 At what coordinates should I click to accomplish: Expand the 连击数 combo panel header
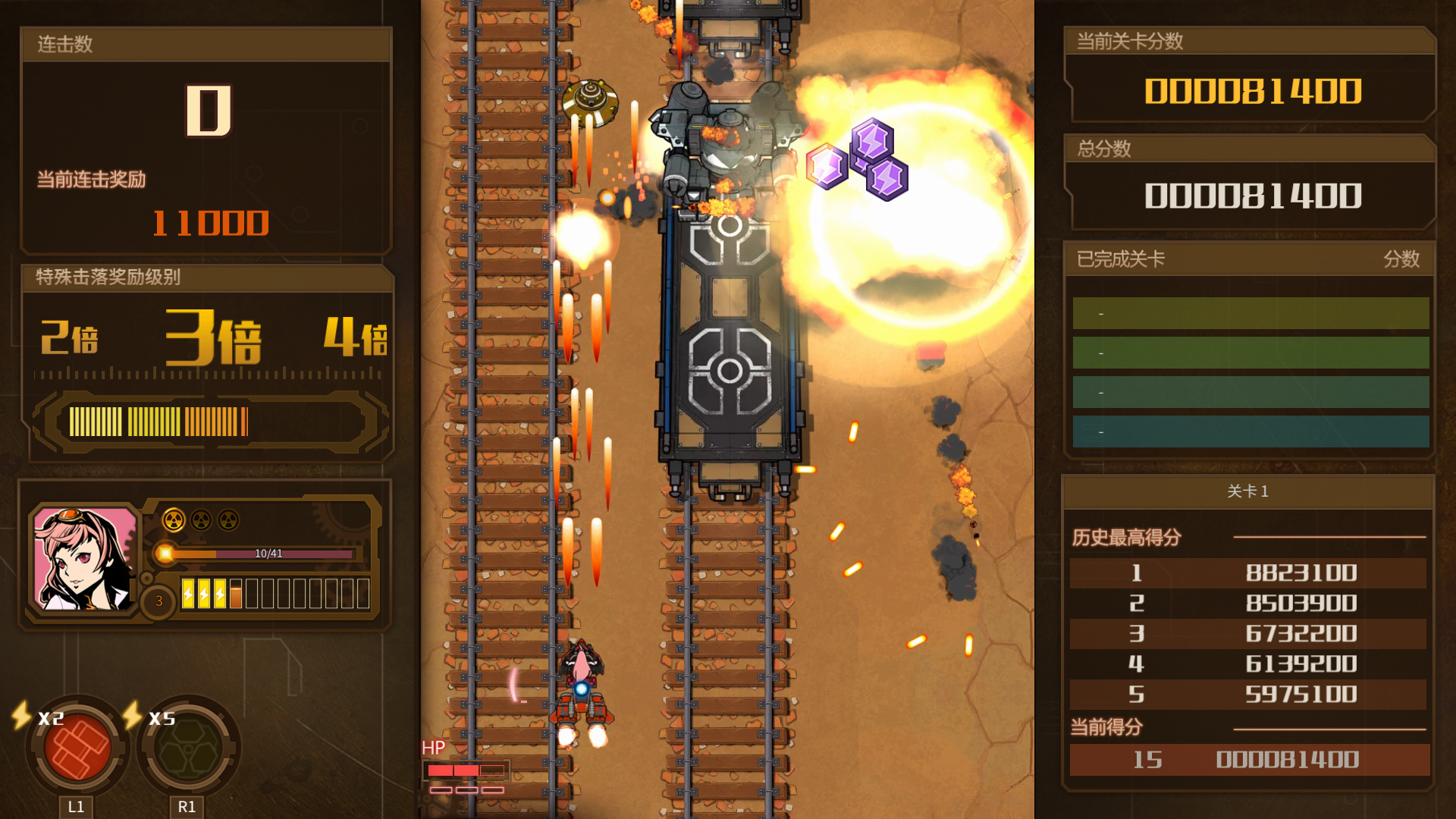64,43
